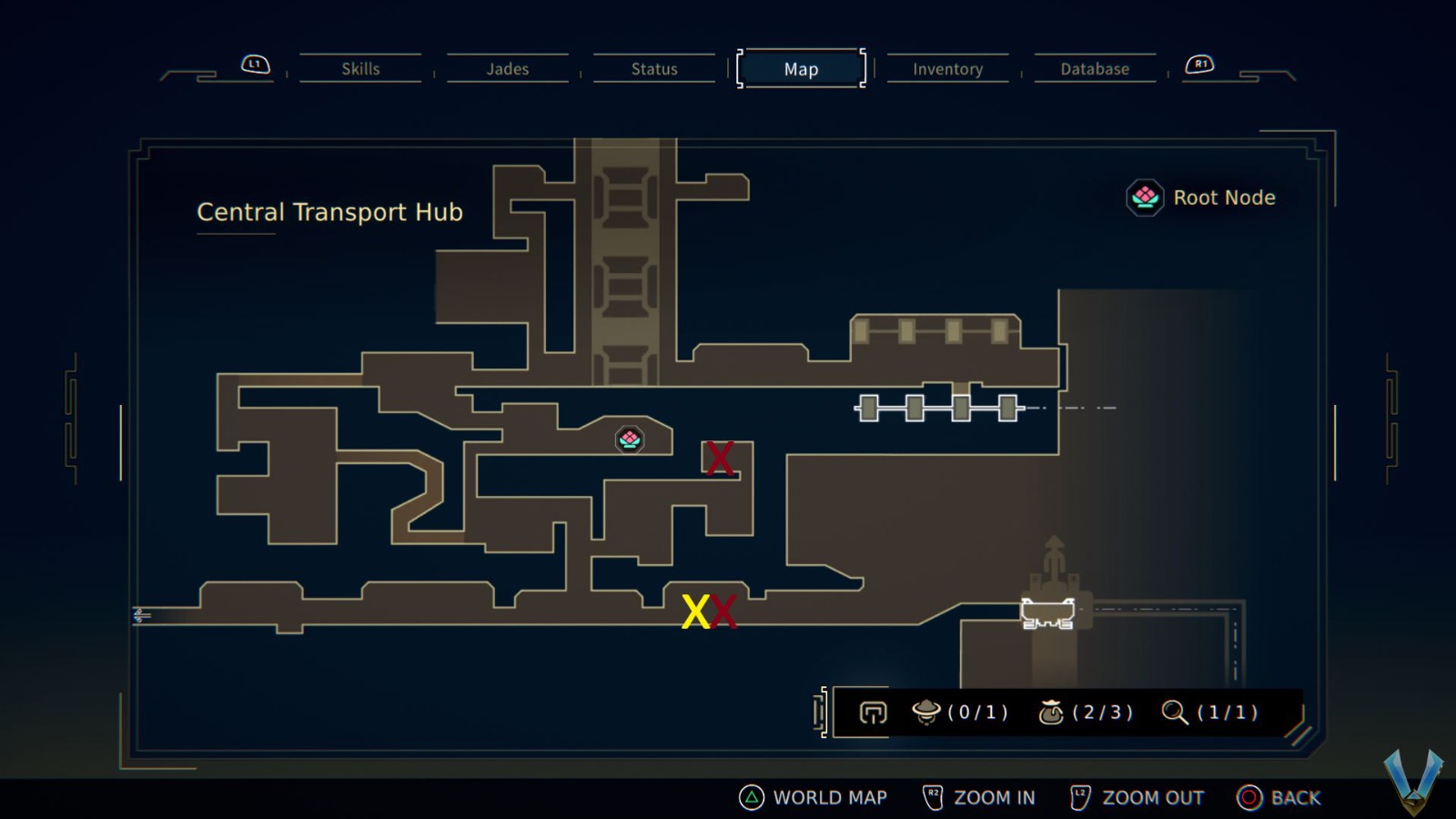Click the ZOOM IN prompt
The image size is (1456, 819).
pos(995,797)
